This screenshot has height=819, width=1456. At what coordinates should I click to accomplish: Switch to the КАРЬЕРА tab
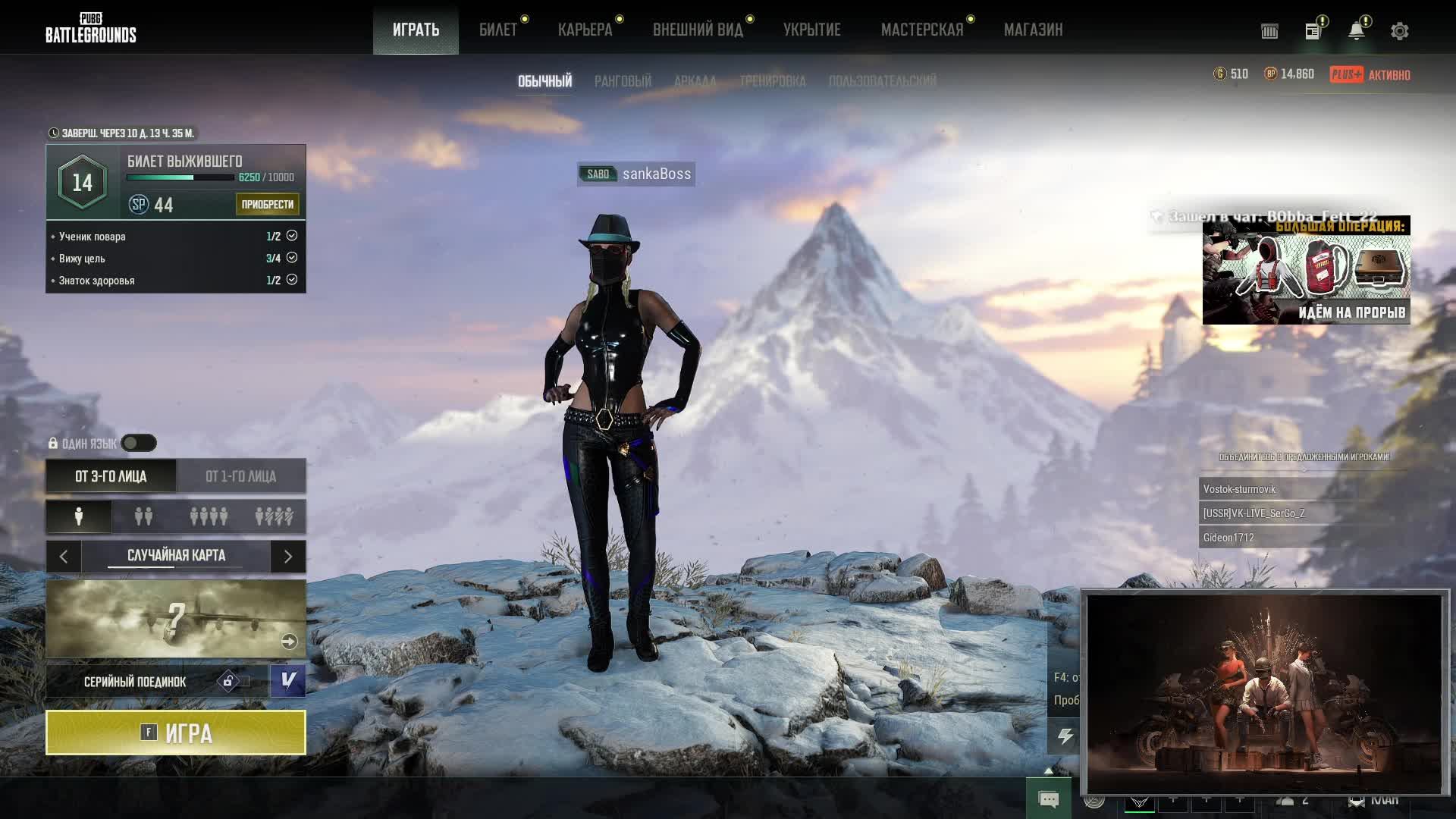click(x=585, y=30)
